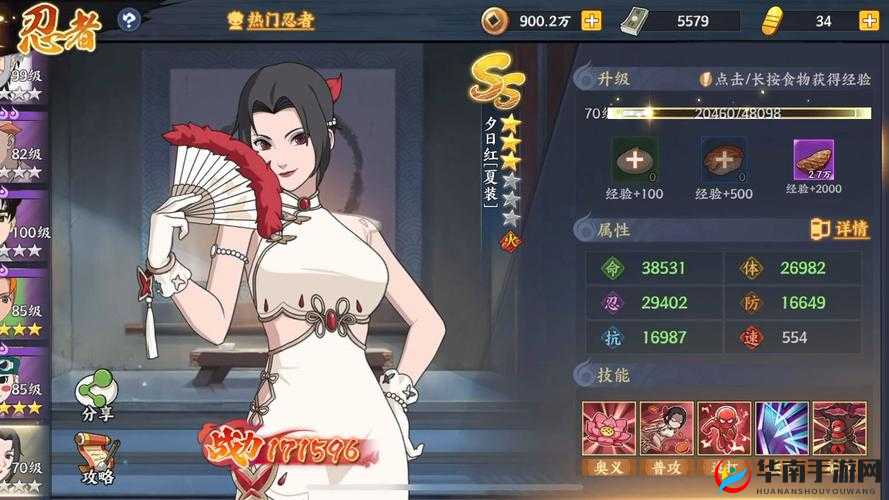The width and height of the screenshot is (889, 500).
Task: Share this ninja via 分享 button
Action: tap(96, 393)
